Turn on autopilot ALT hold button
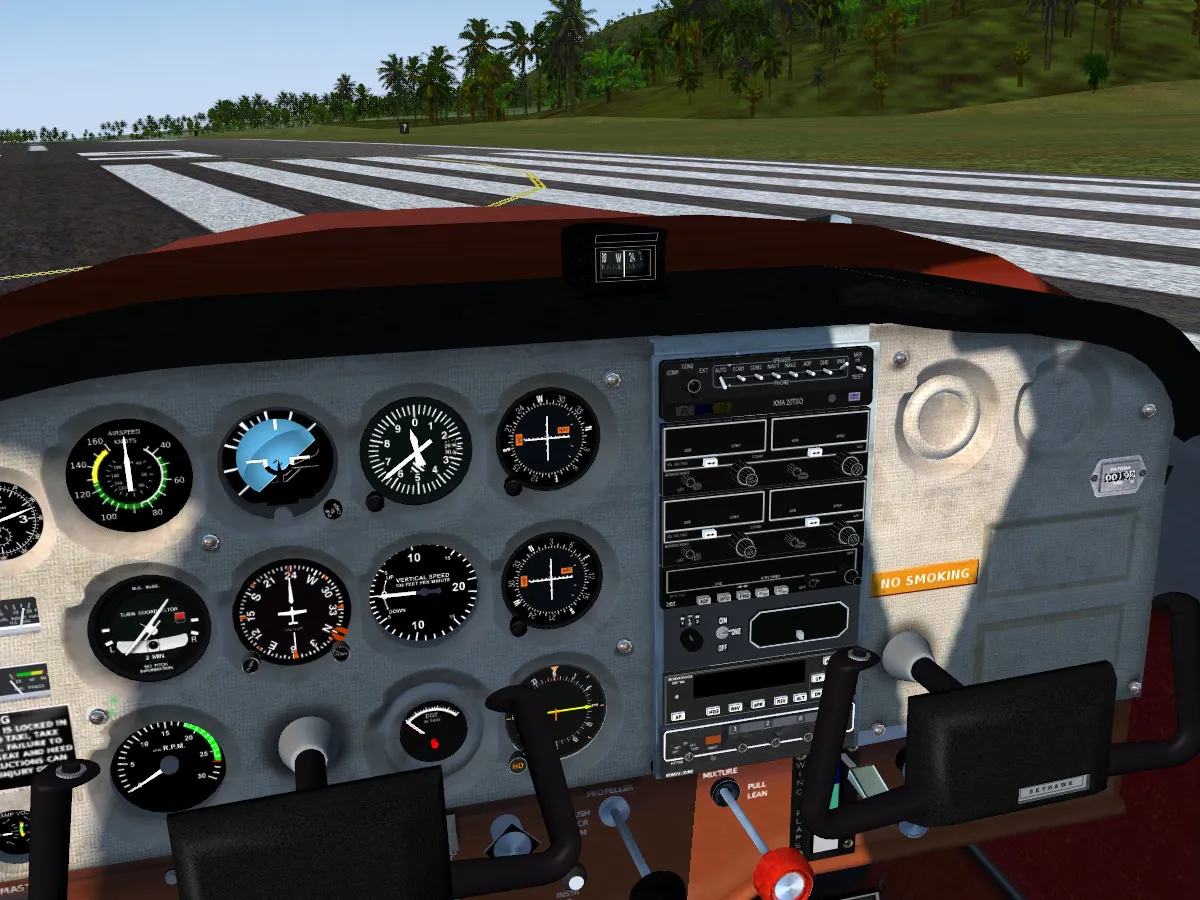Screen dimensions: 1200x900 coord(801,695)
